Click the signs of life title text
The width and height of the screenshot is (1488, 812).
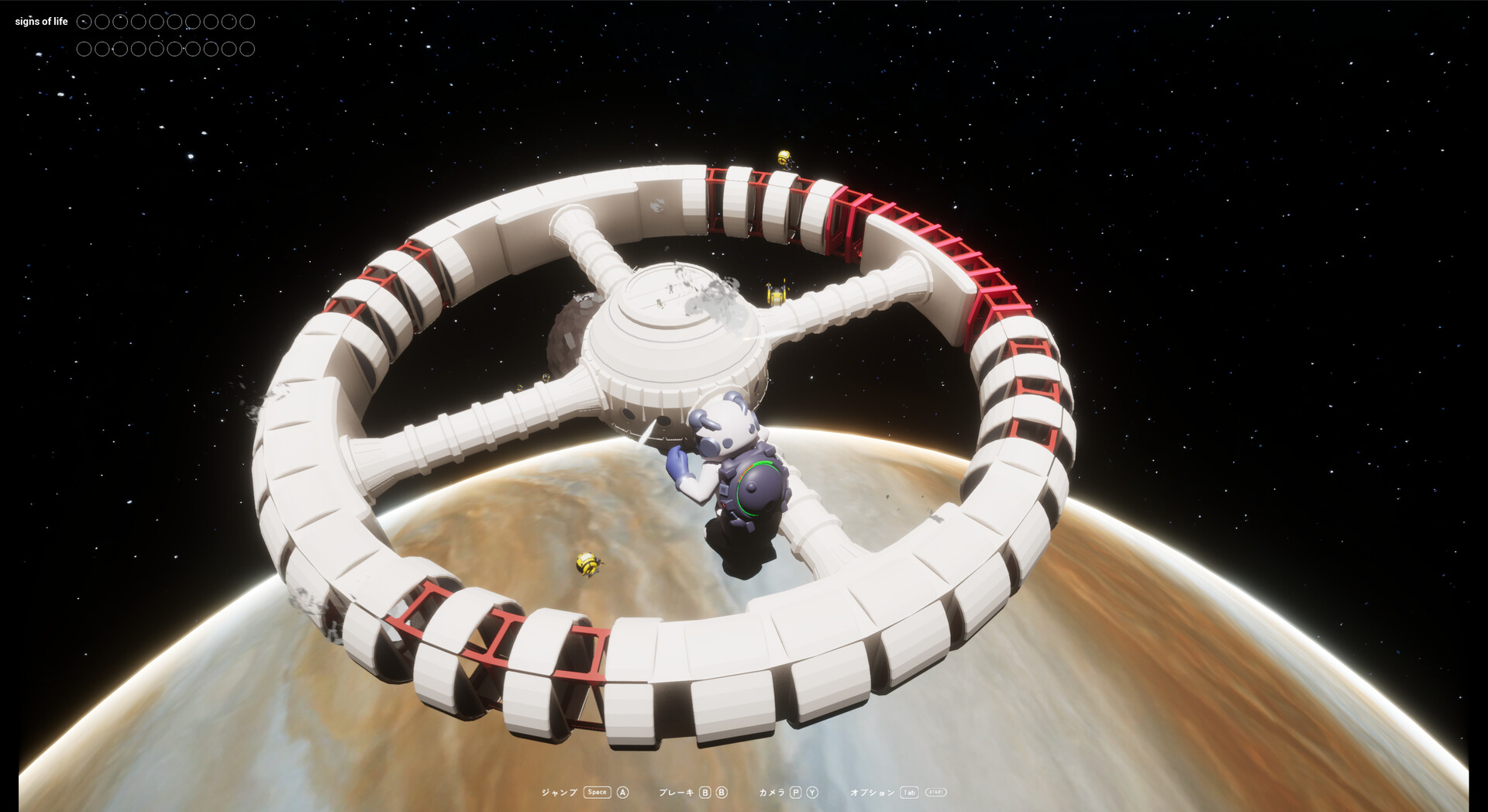click(42, 21)
